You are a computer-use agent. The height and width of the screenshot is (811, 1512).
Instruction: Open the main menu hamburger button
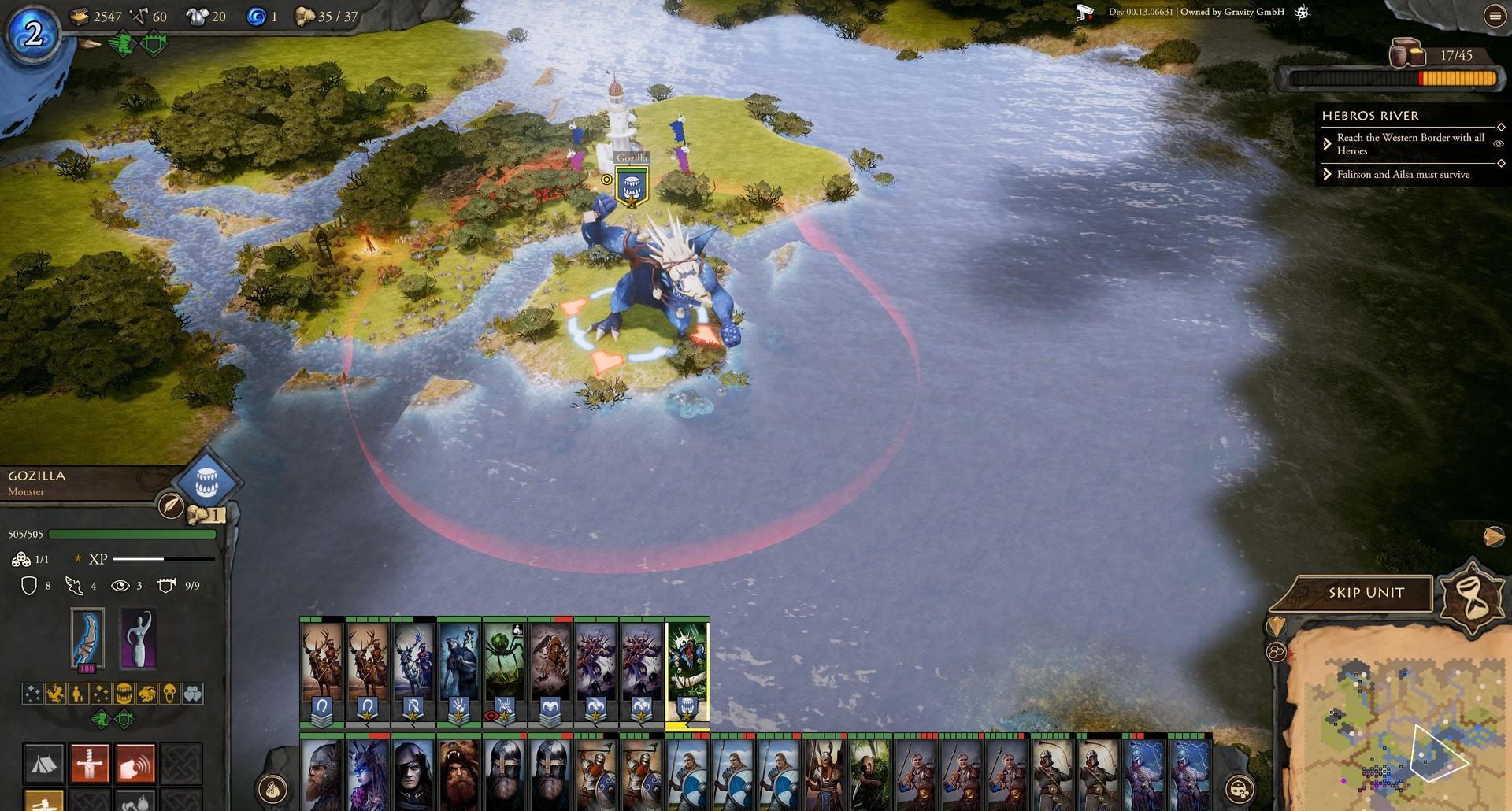[x=1494, y=17]
